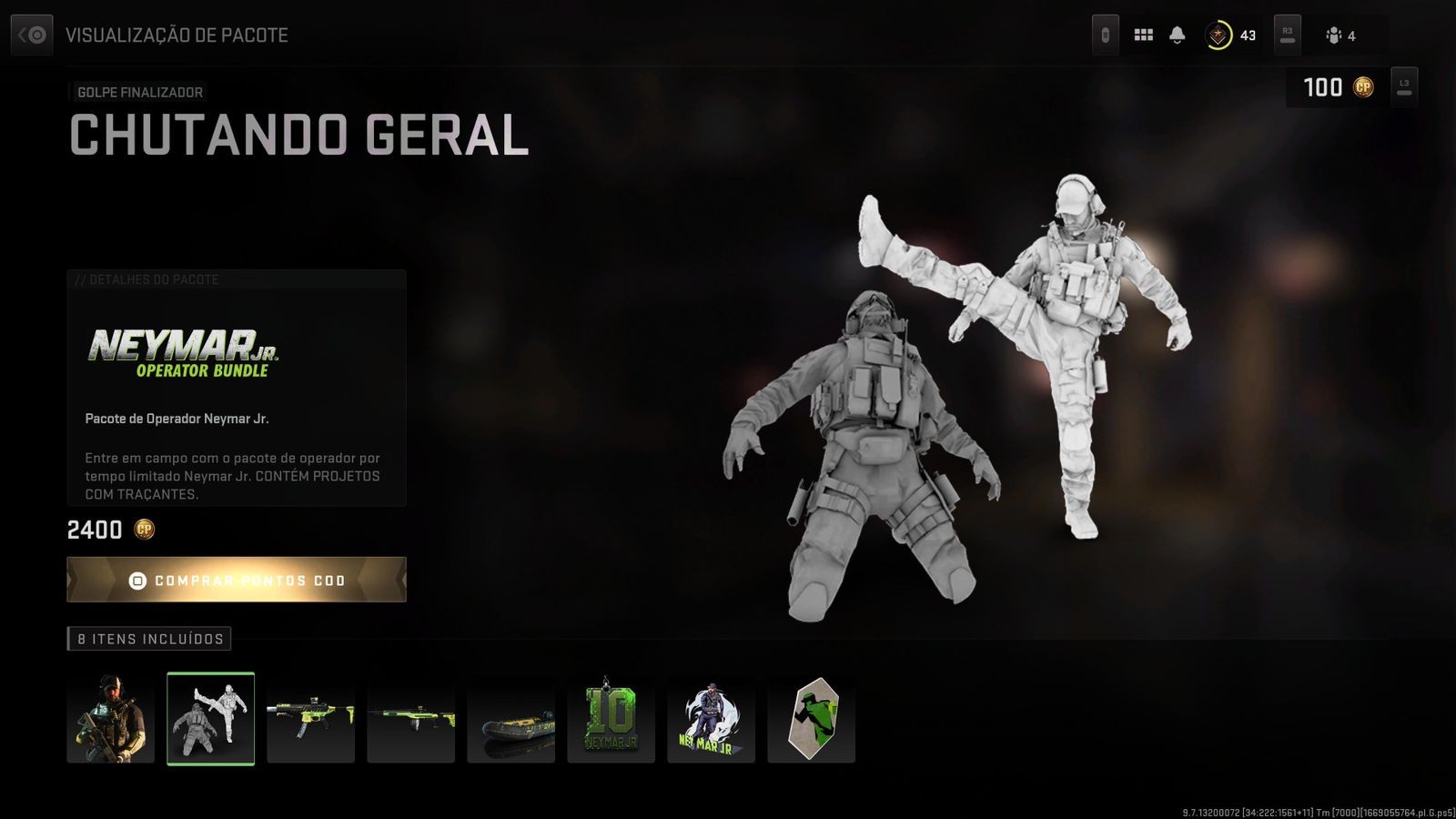Choose the slim green rifle blueprint thumbnail

pos(410,719)
